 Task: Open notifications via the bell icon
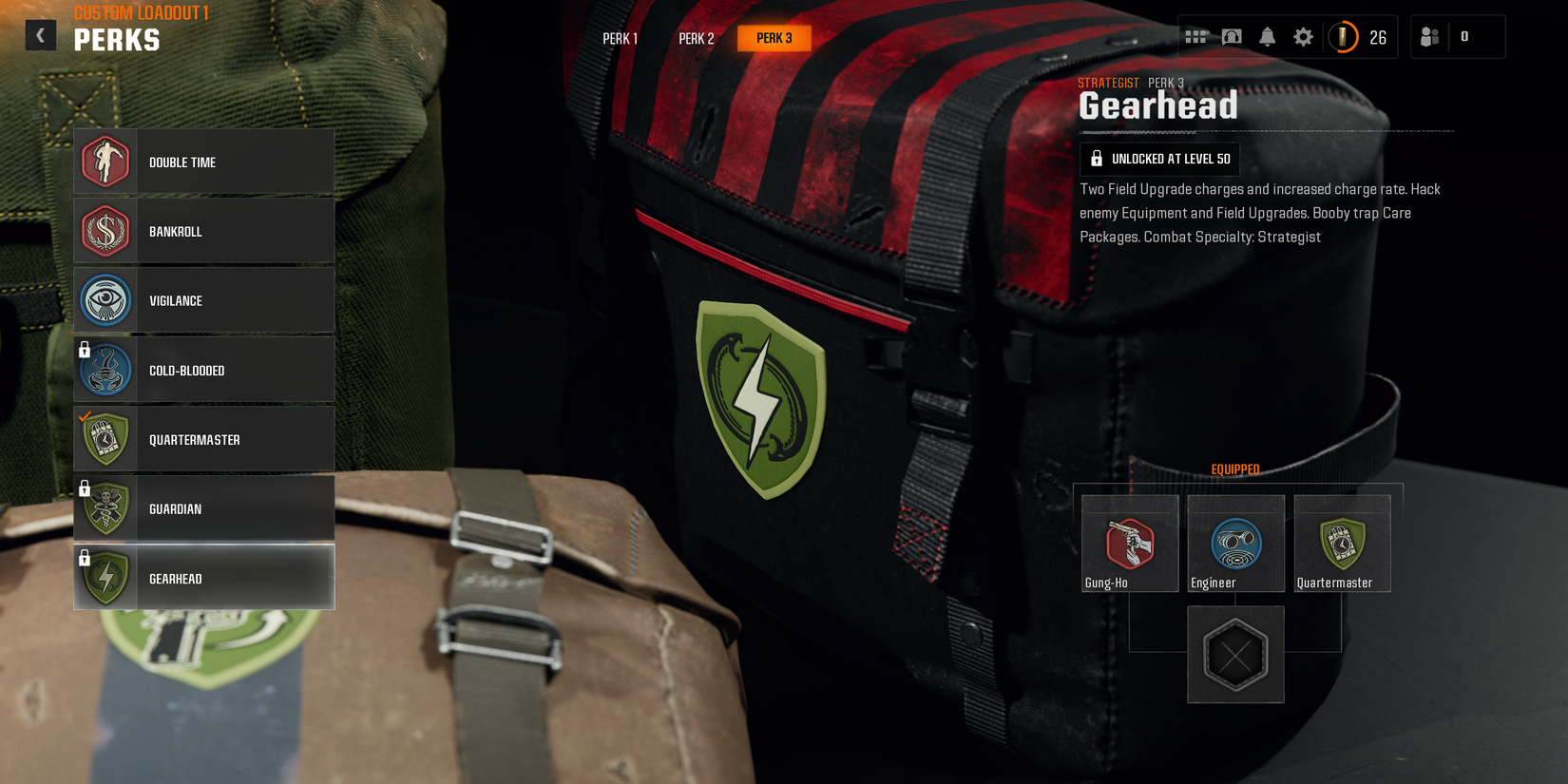[1267, 36]
